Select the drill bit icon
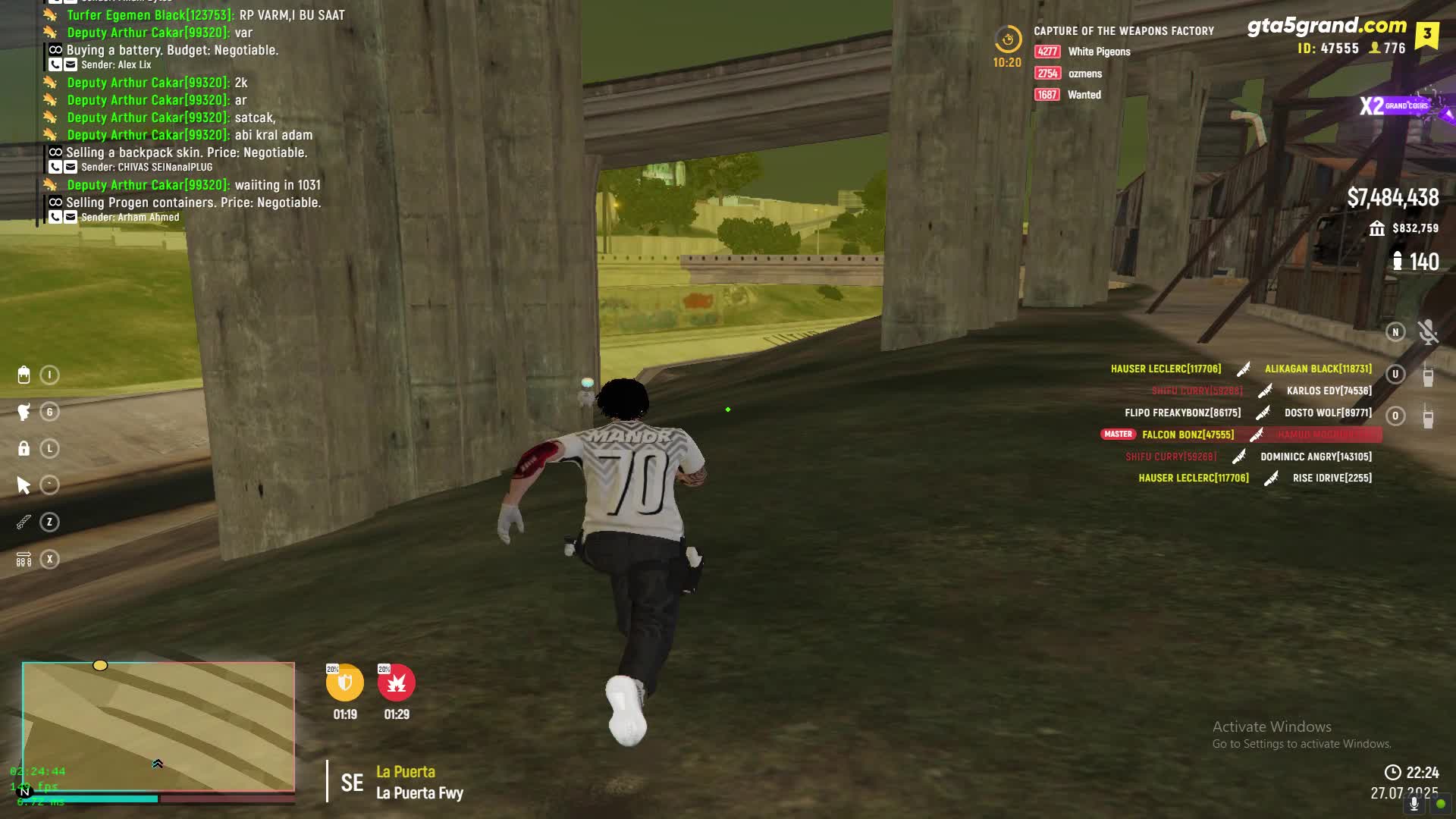Screen dimensions: 1456x819 coord(24,522)
